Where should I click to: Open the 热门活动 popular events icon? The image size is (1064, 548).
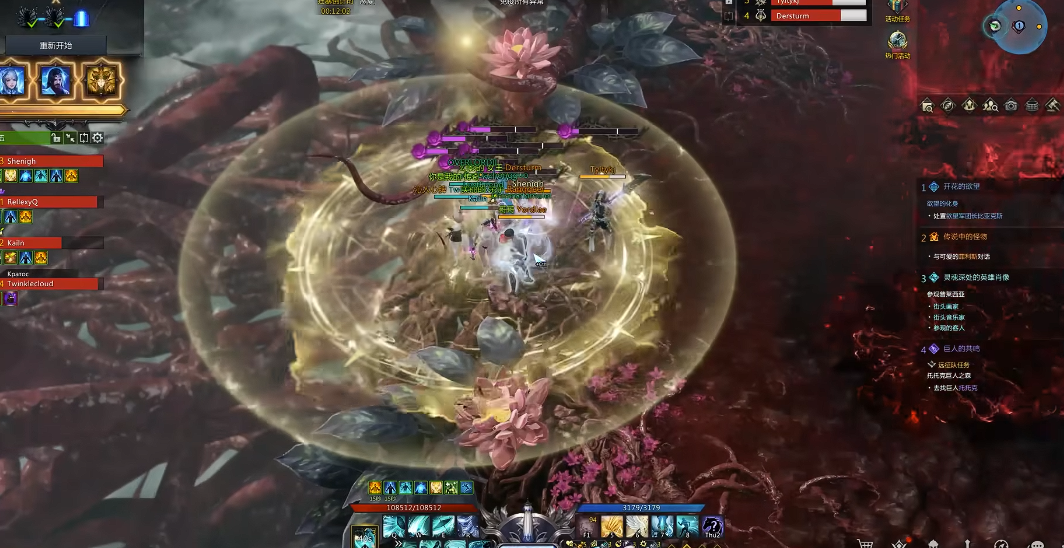[x=897, y=42]
